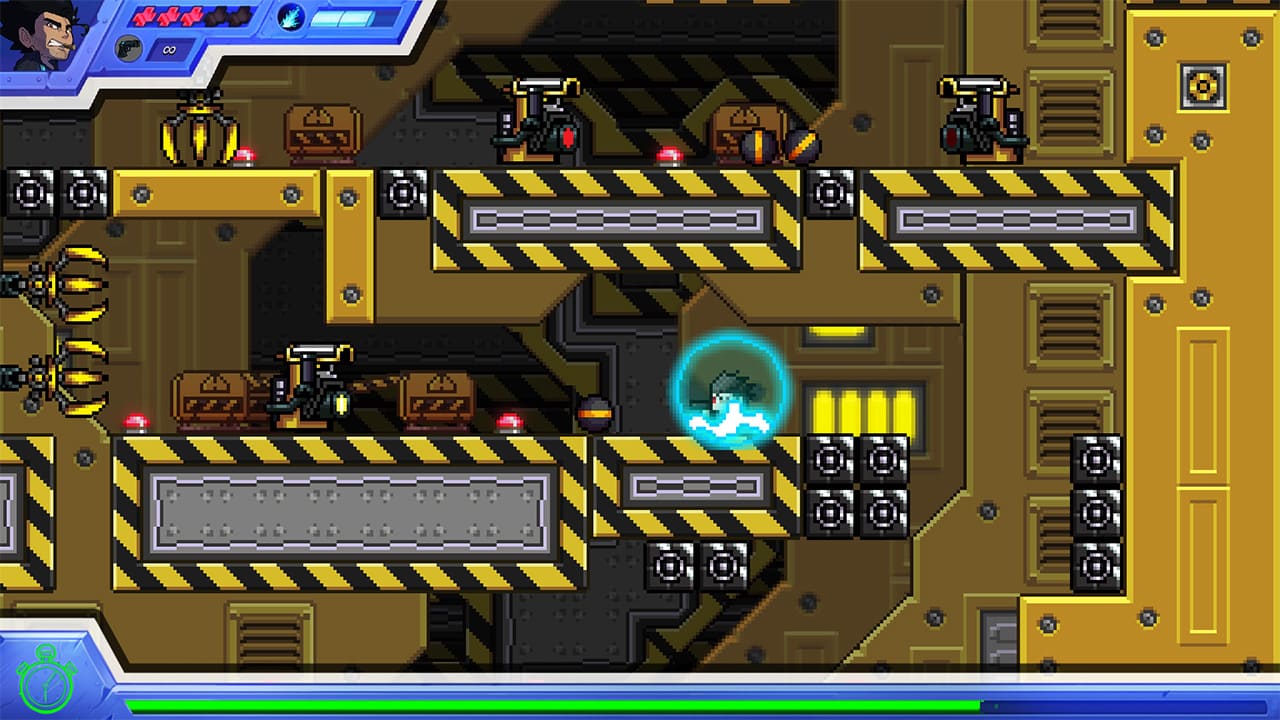Viewport: 1280px width, 720px height.
Task: Click the yellow battery indicator on the wall
Action: pos(862,408)
